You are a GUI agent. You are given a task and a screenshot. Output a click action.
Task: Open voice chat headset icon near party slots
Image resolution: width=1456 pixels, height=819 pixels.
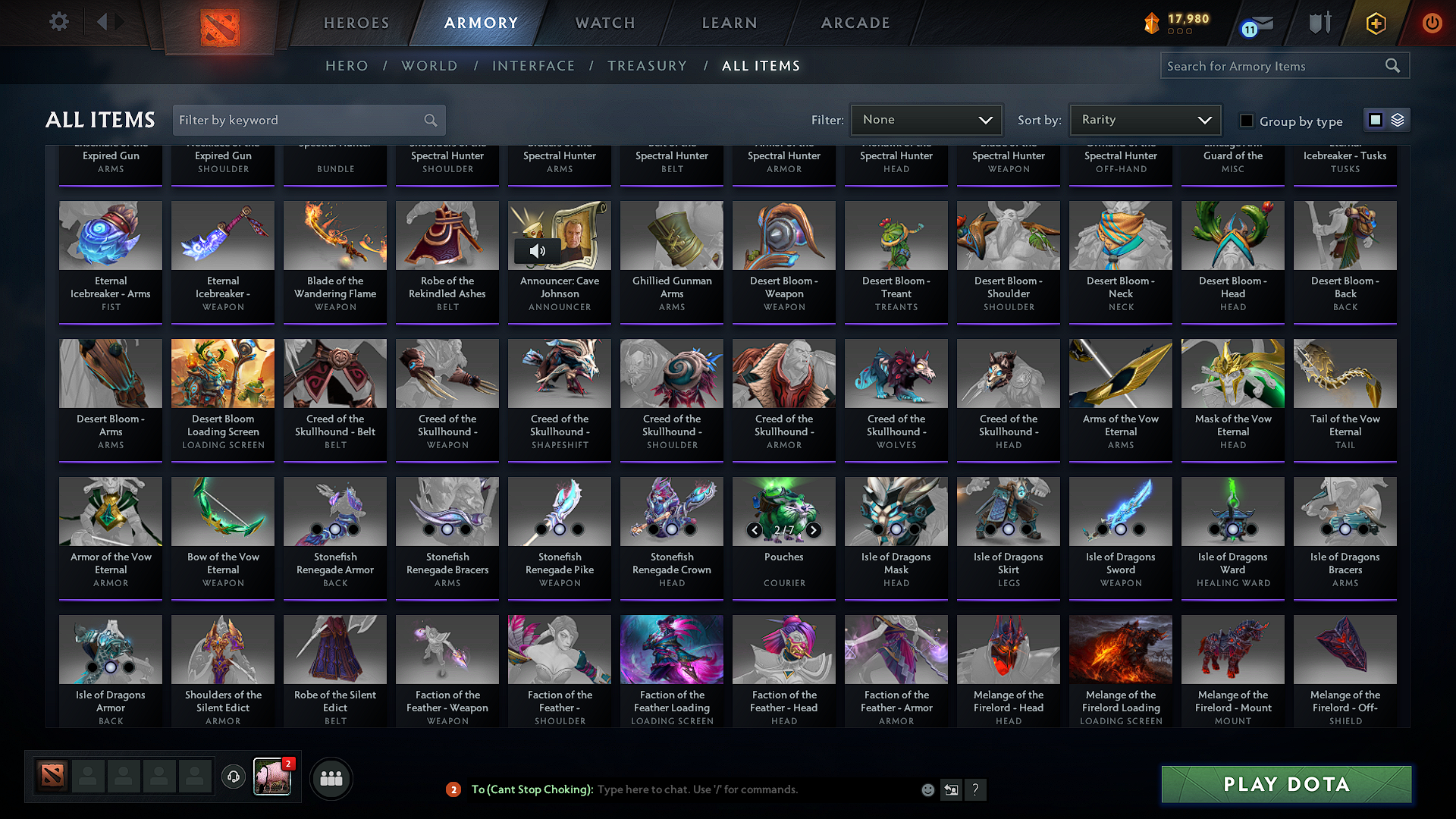(x=233, y=777)
